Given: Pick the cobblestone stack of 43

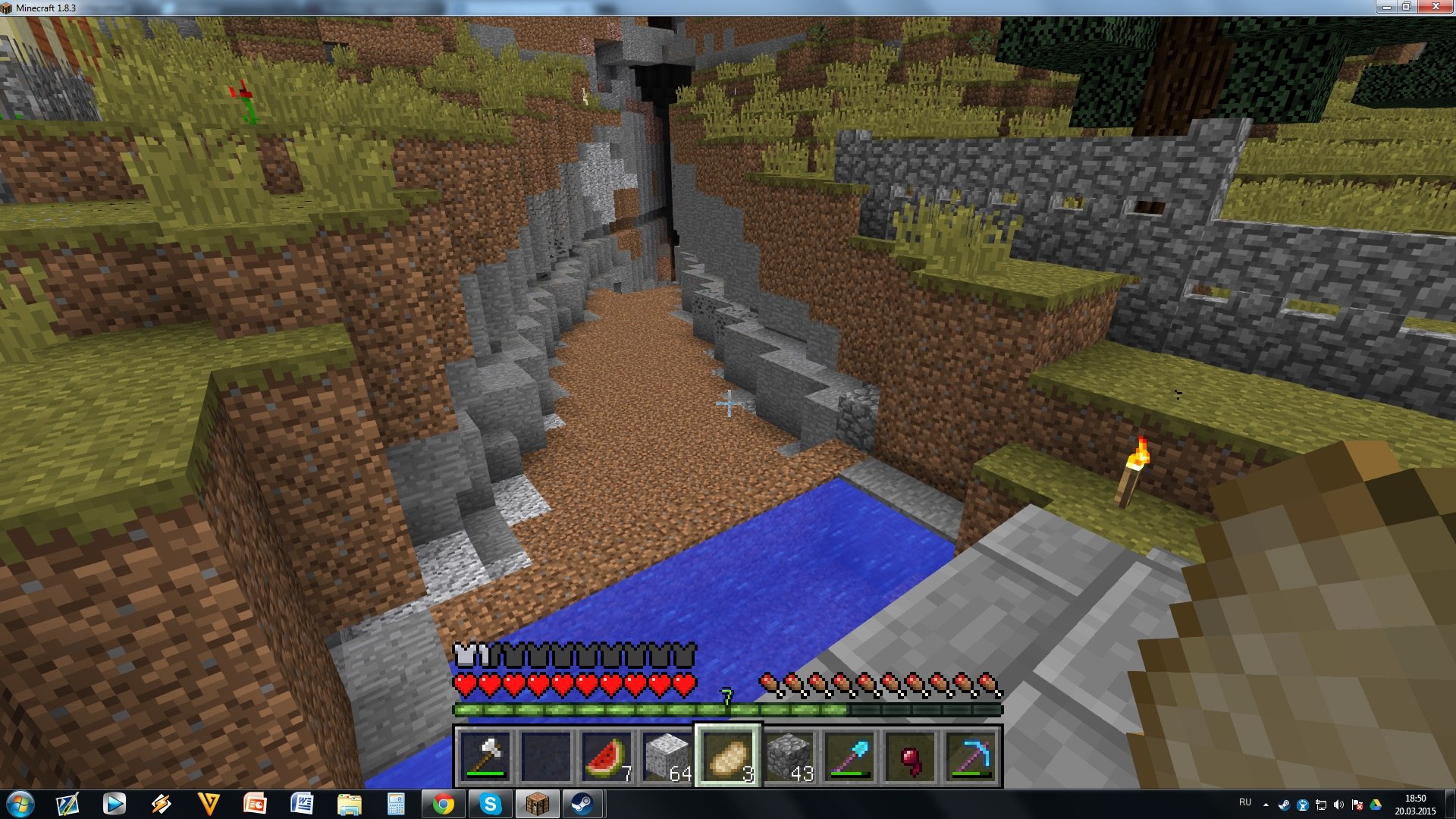Looking at the screenshot, I should click(789, 756).
